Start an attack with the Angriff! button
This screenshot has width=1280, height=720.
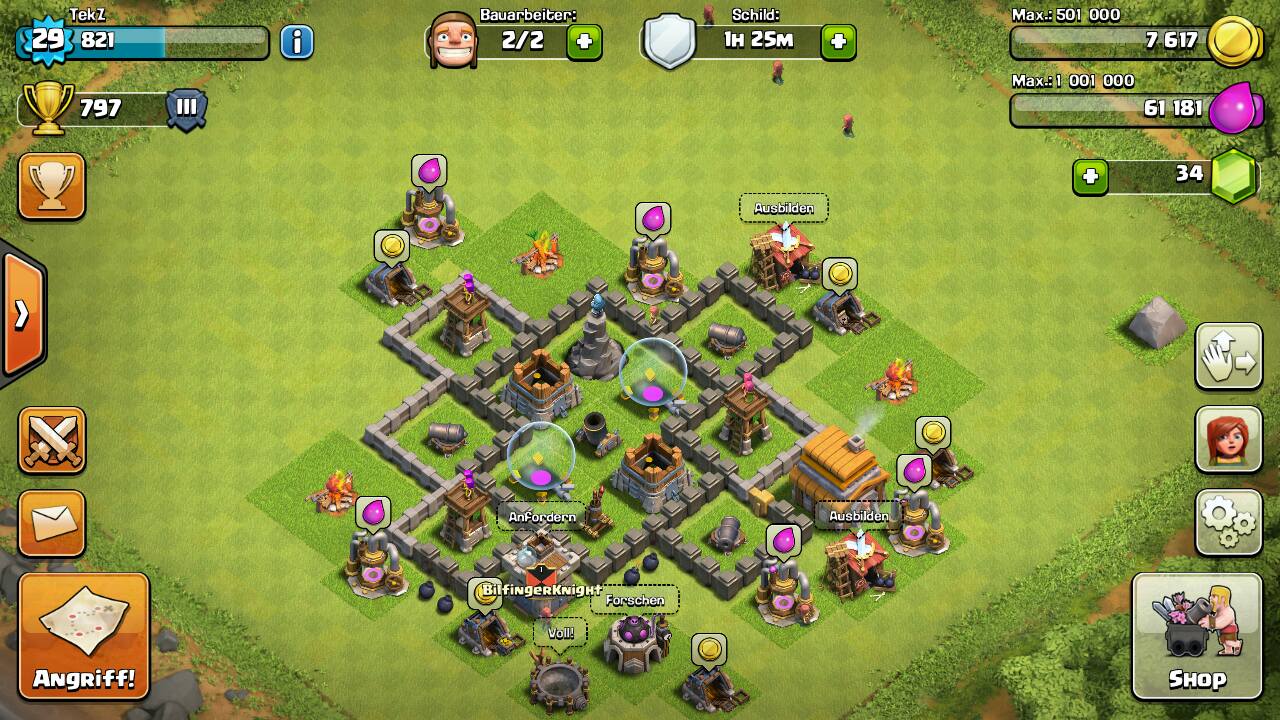click(84, 636)
